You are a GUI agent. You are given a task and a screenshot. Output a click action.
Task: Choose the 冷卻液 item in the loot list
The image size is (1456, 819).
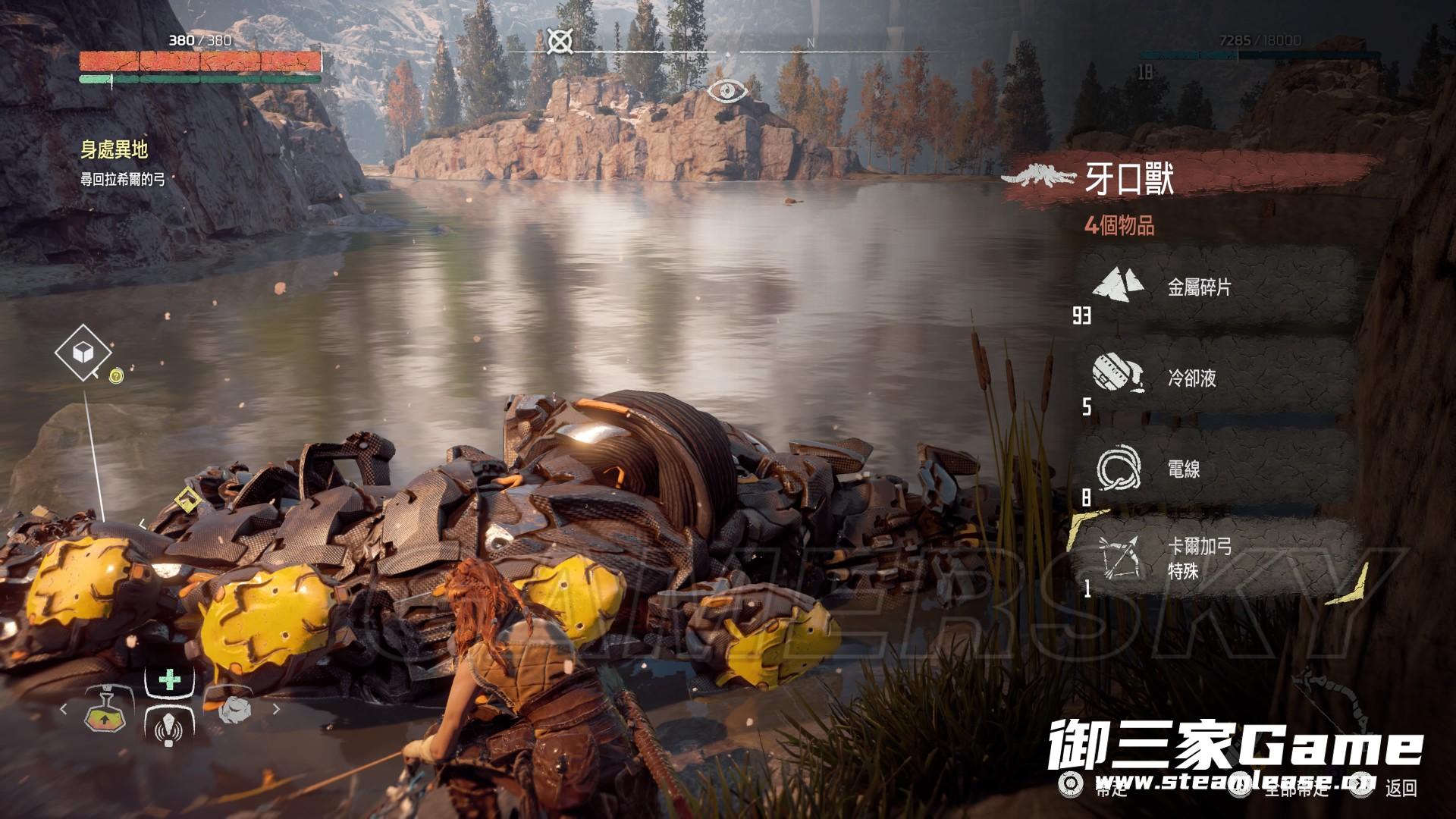click(1213, 378)
